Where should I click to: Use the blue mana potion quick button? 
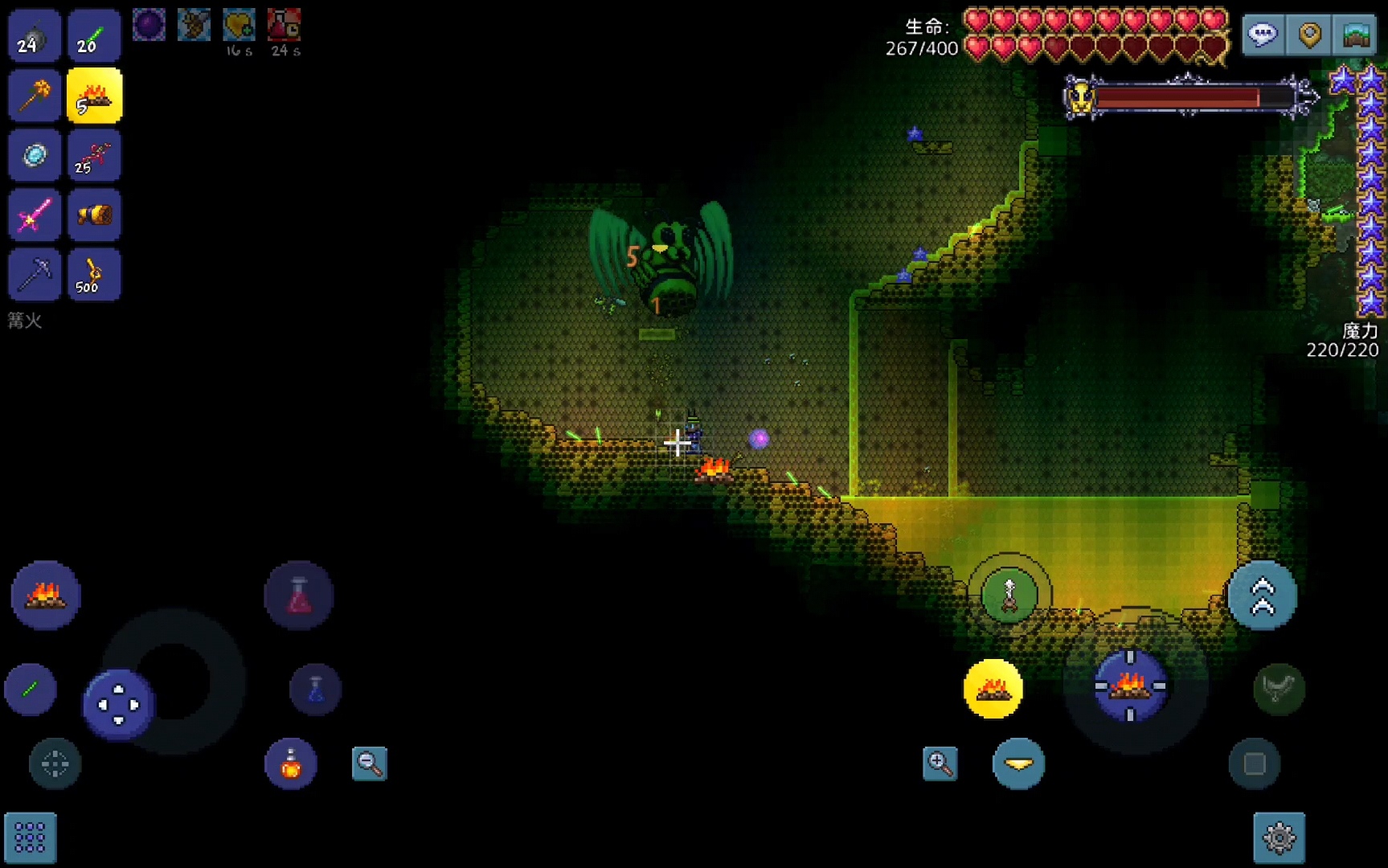(315, 689)
